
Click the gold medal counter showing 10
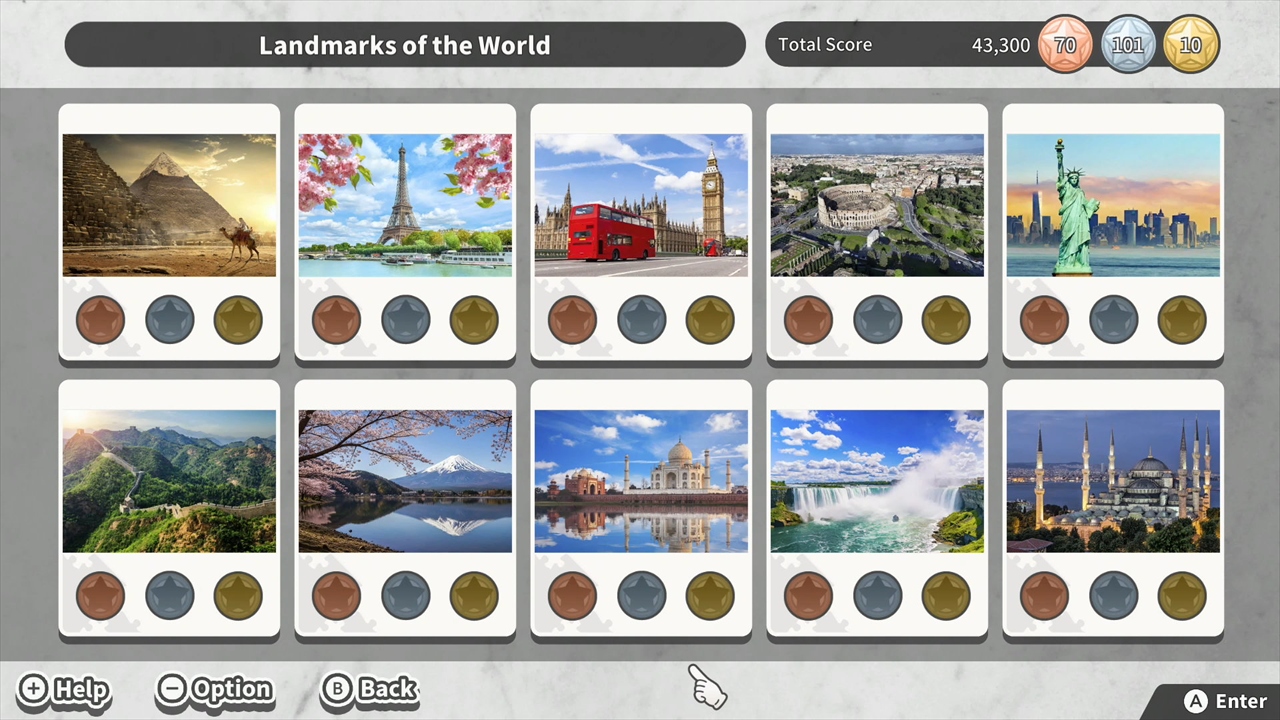pos(1190,44)
